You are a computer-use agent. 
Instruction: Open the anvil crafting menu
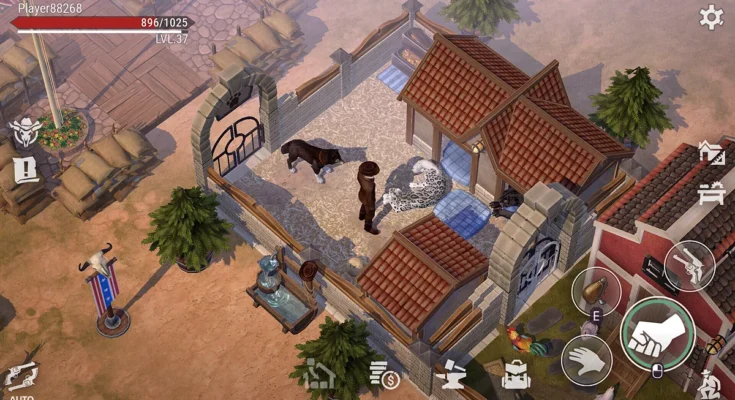coord(450,376)
